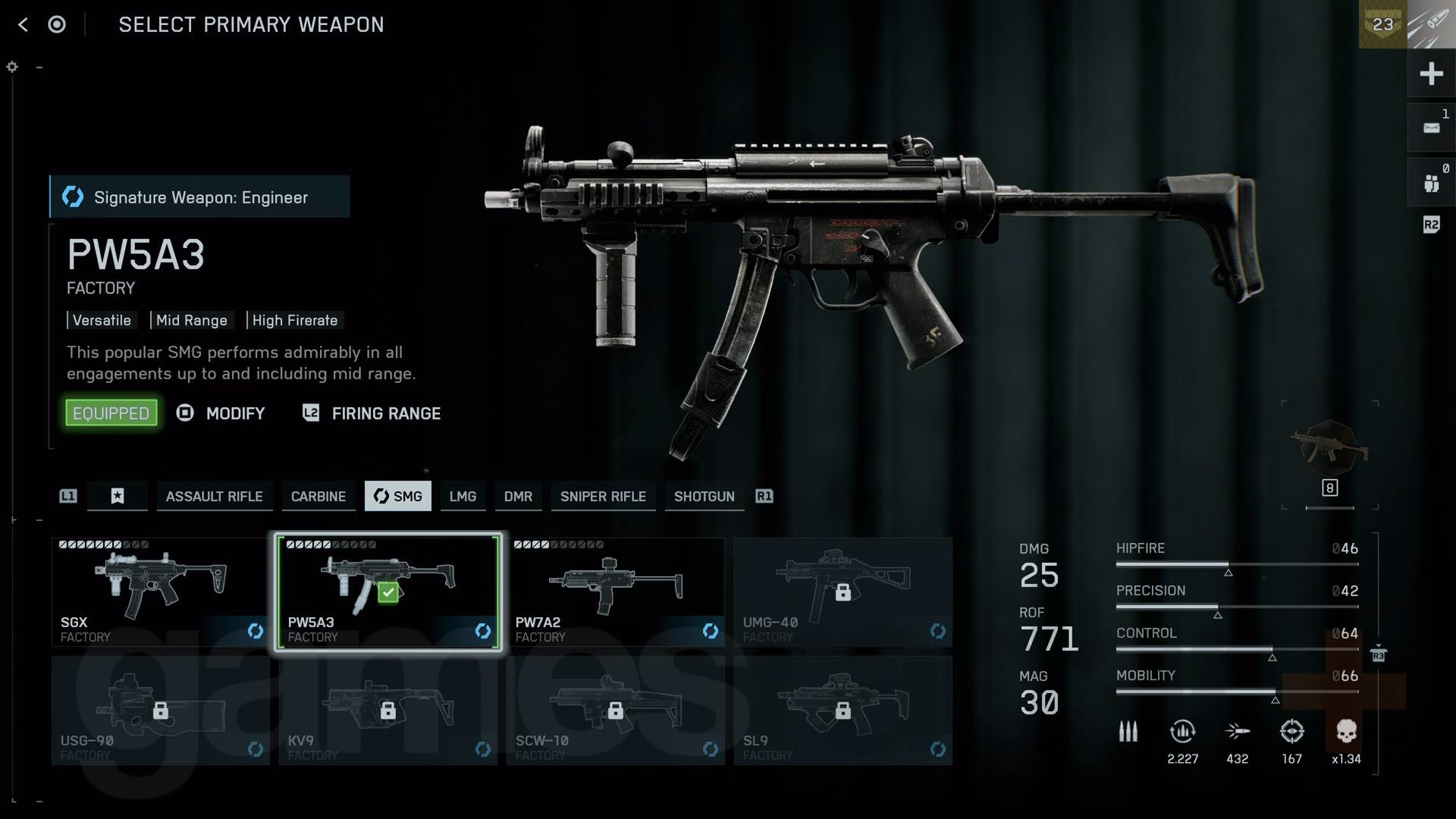The height and width of the screenshot is (819, 1456).
Task: Choose the PW5A3 Factory weapon tile
Action: 388,592
